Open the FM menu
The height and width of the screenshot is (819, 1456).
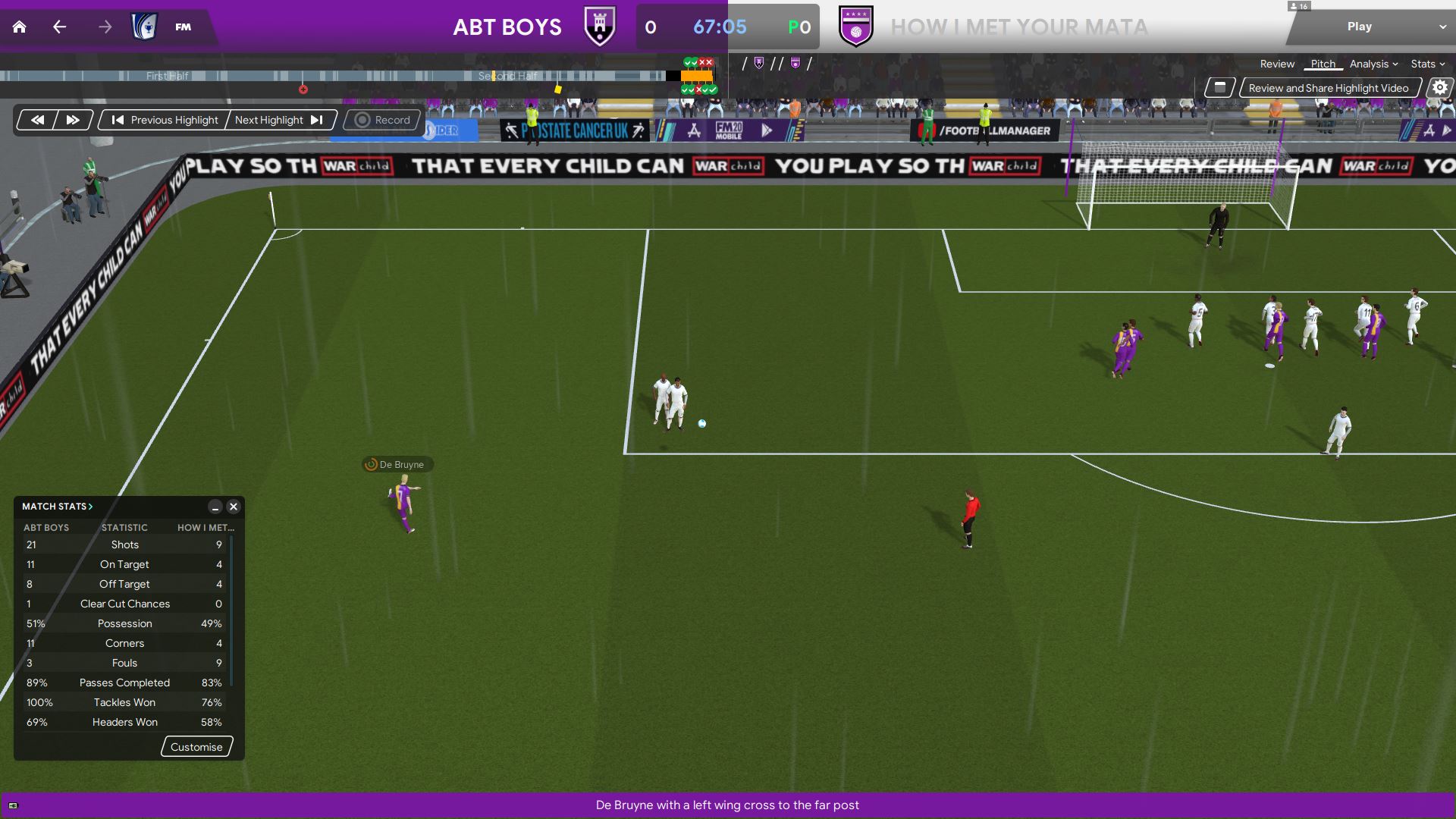click(183, 27)
